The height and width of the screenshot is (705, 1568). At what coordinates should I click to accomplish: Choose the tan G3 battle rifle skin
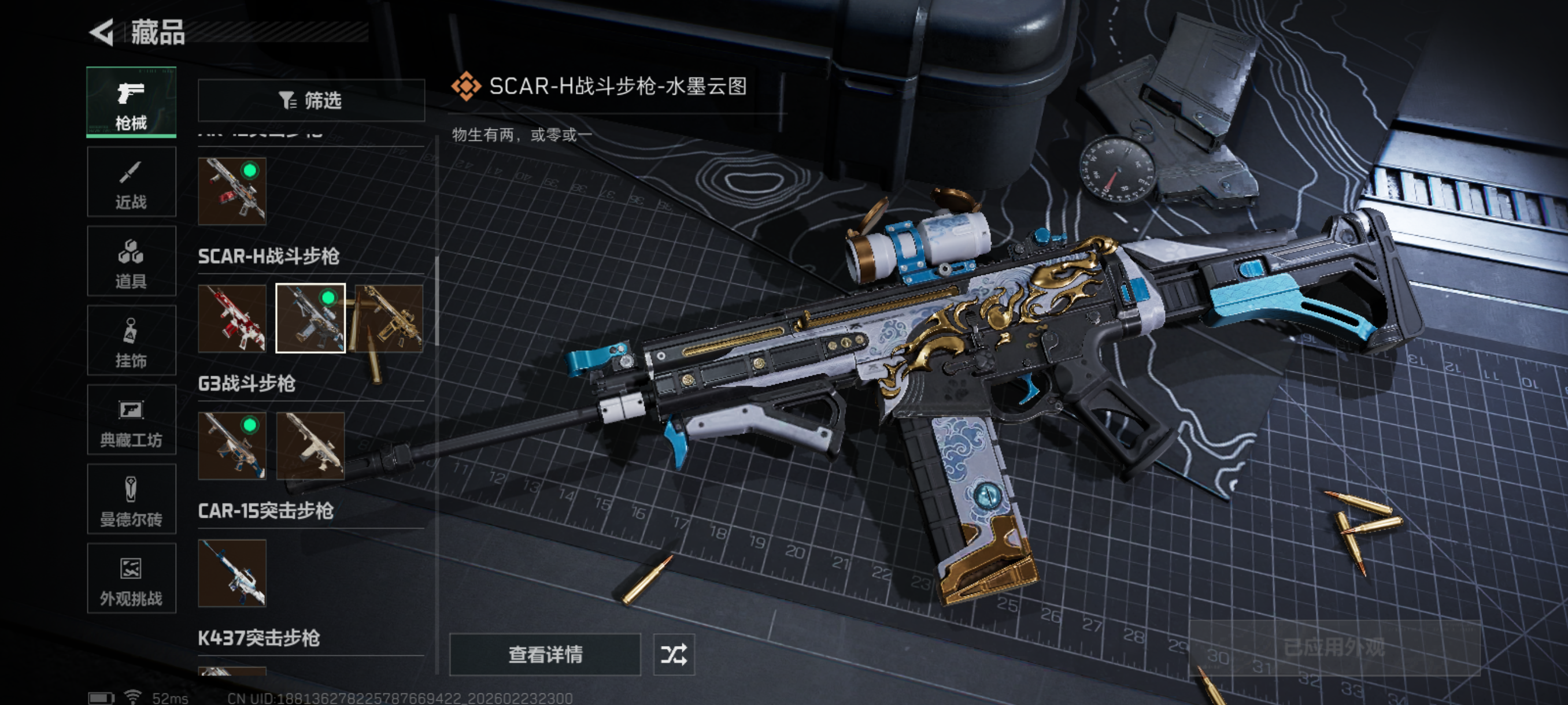pos(310,446)
